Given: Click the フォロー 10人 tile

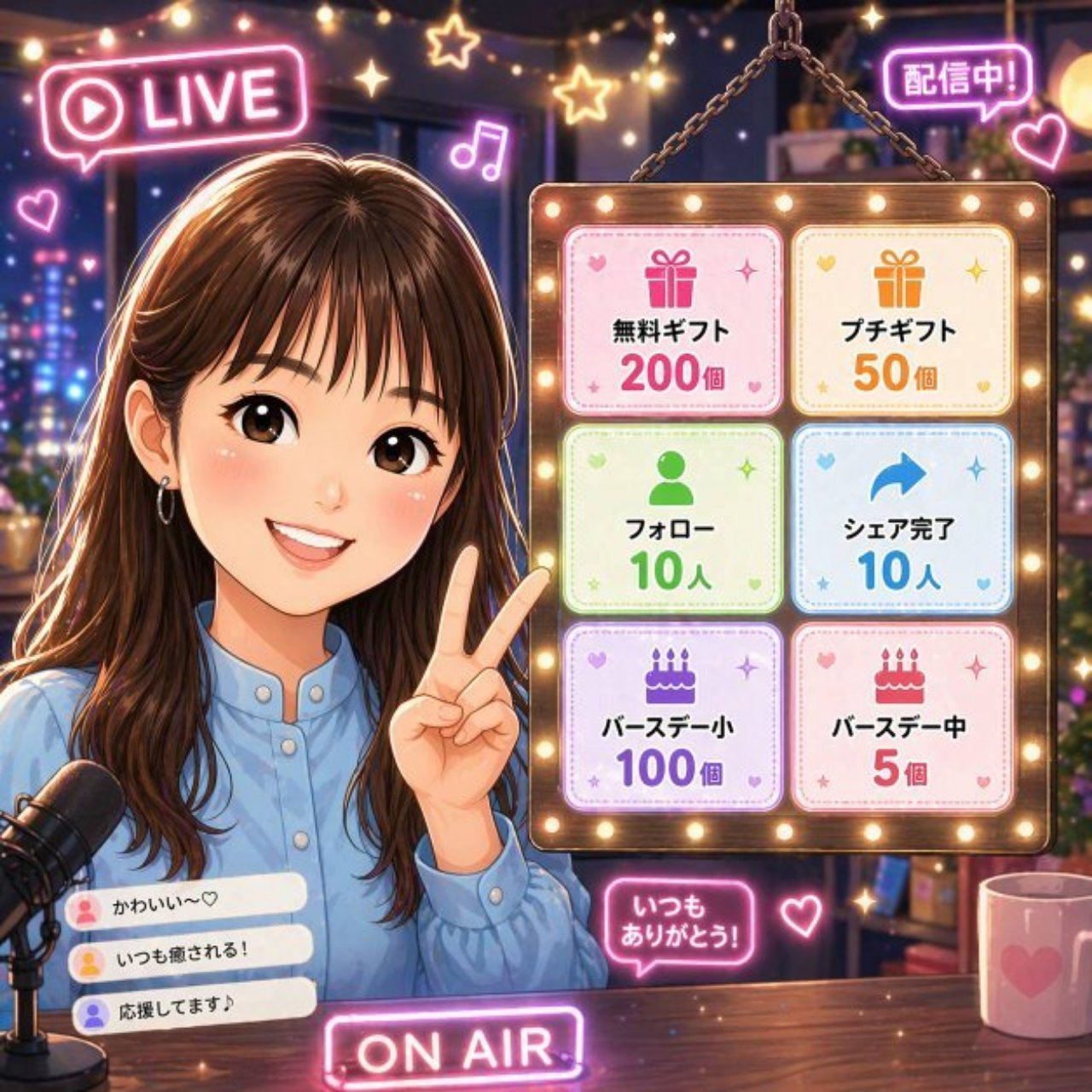Looking at the screenshot, I should tap(672, 519).
